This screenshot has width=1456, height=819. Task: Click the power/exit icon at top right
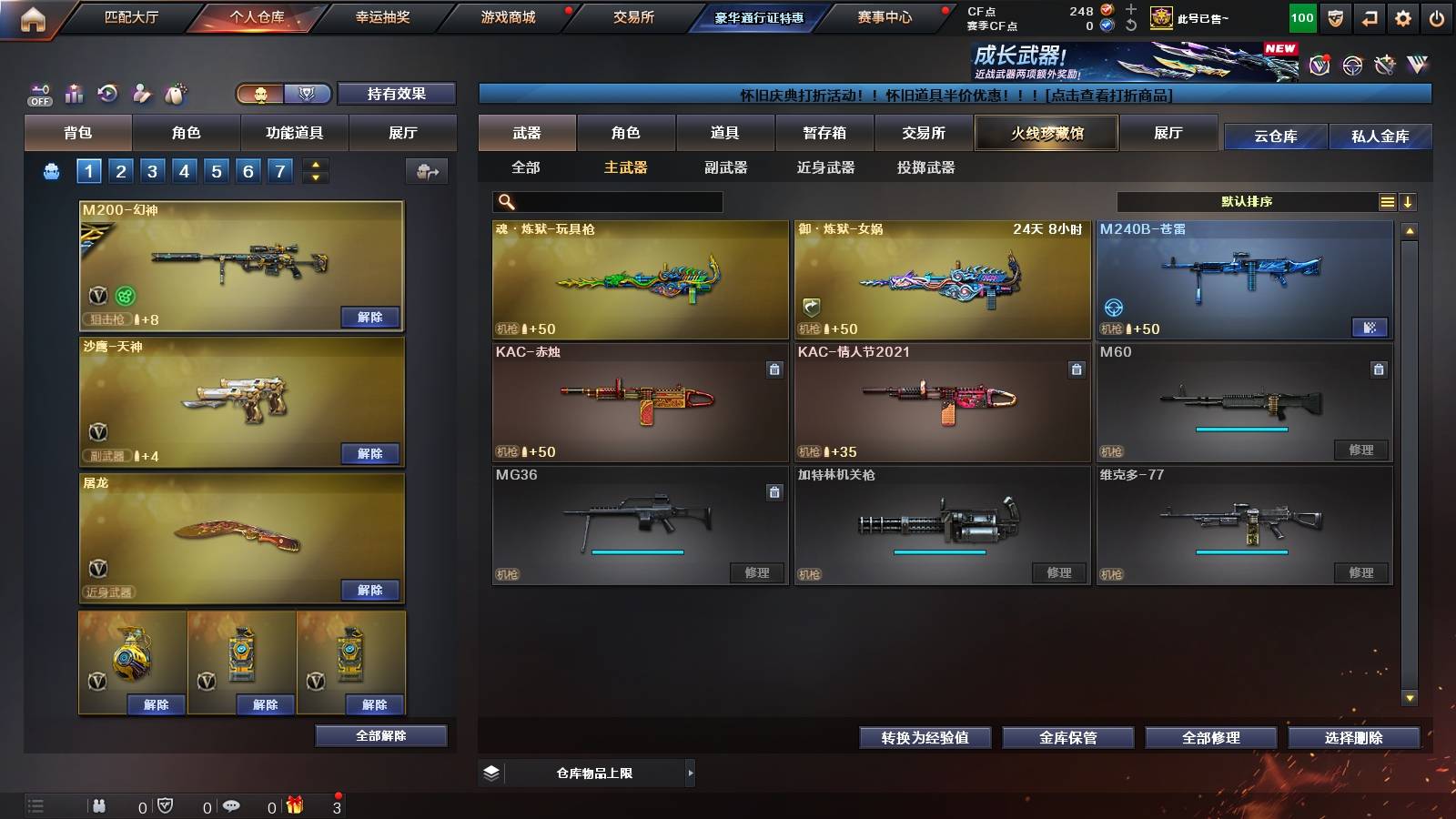1436,15
